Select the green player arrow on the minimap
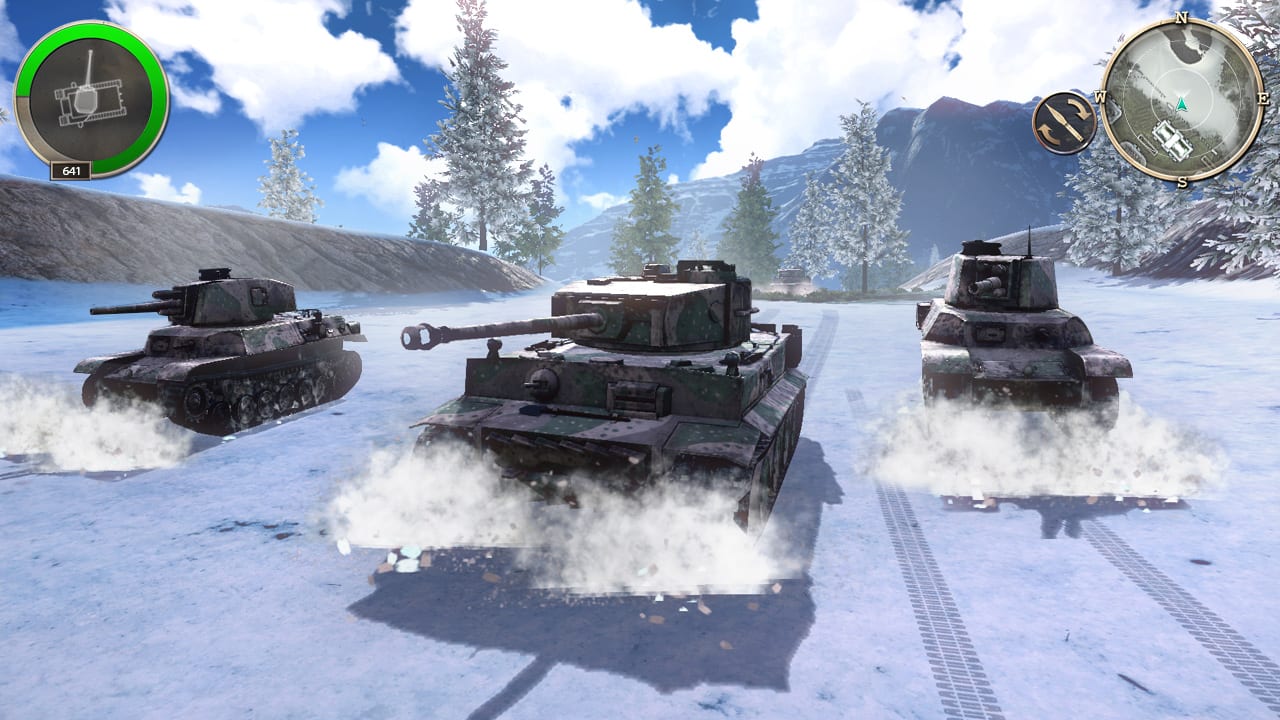The width and height of the screenshot is (1280, 720). [1182, 106]
